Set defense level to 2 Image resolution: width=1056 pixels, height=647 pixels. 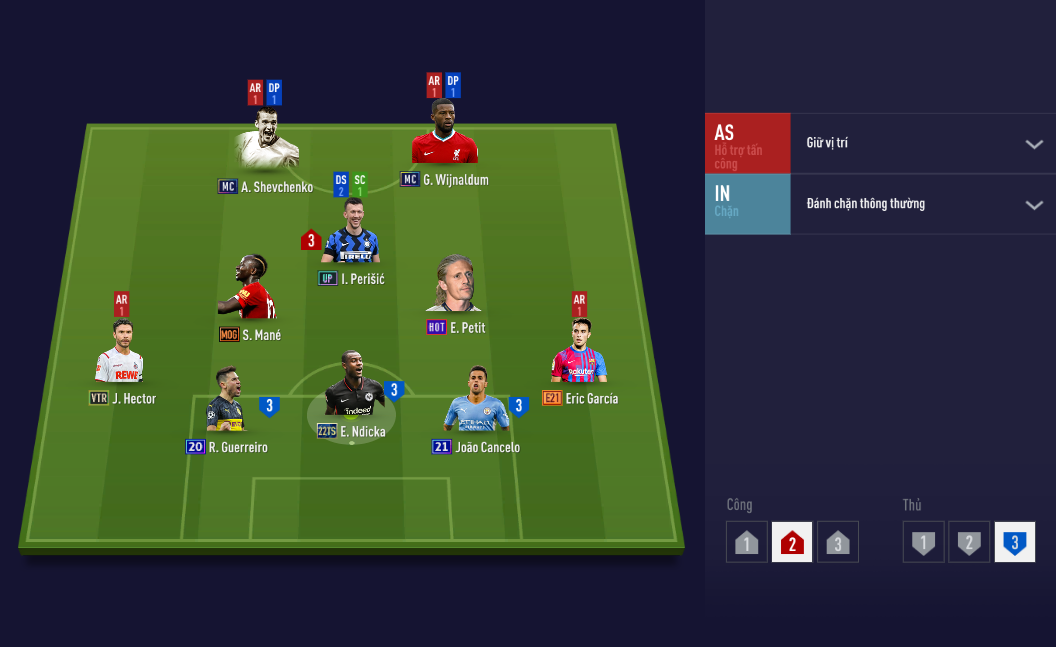click(969, 543)
